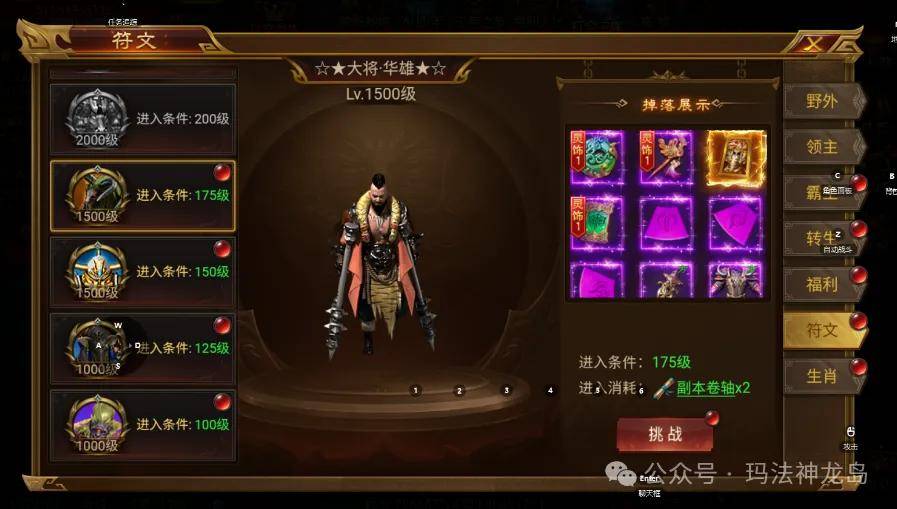Inspect the golden hairpin 灵饰 drop

666,157
